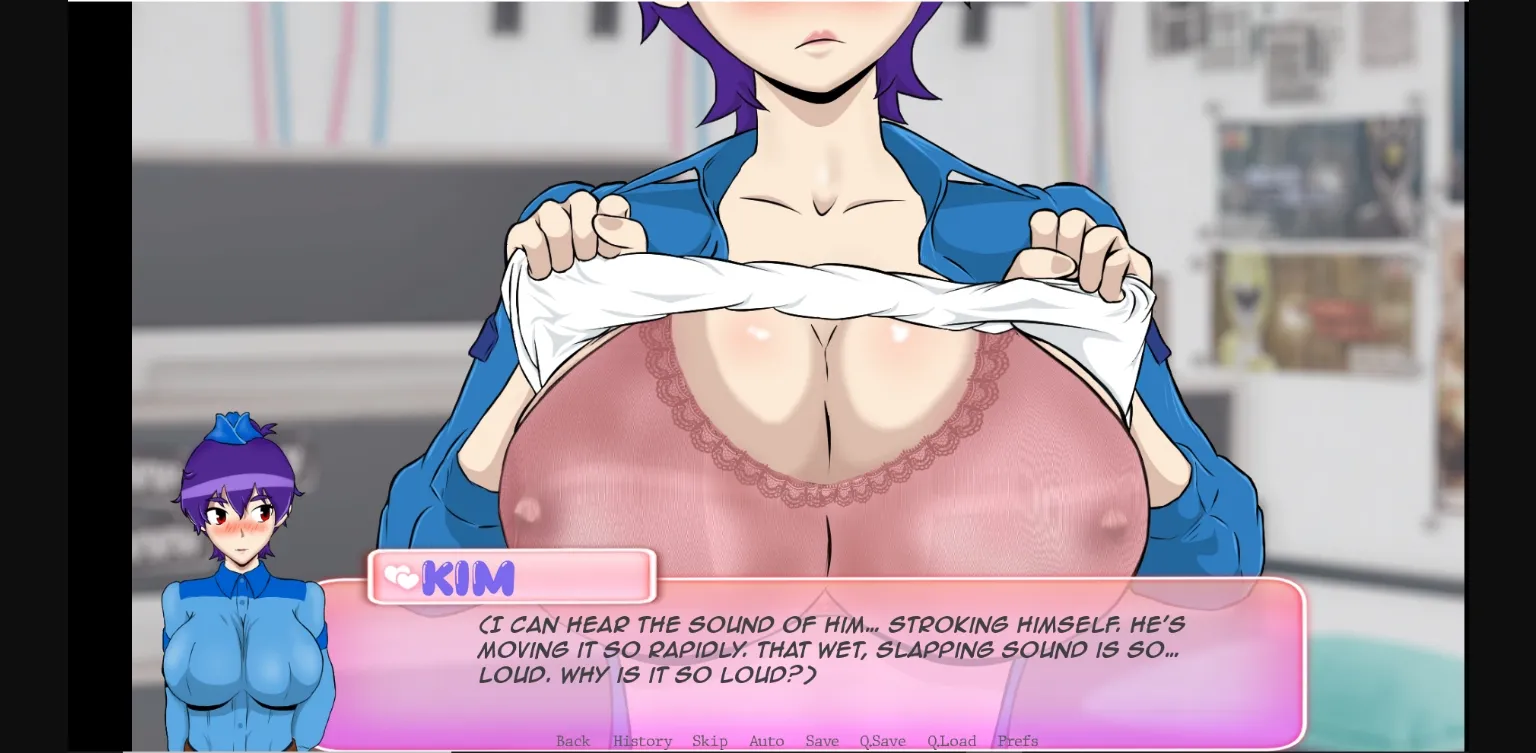1536x753 pixels.
Task: Create a quick save with Q.Save
Action: 881,741
